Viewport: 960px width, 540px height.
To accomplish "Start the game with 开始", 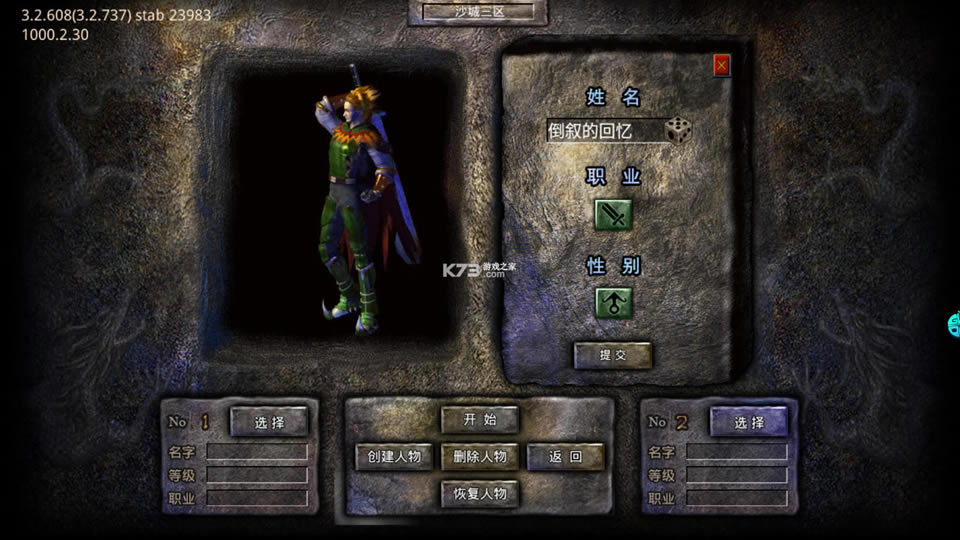I will (480, 419).
